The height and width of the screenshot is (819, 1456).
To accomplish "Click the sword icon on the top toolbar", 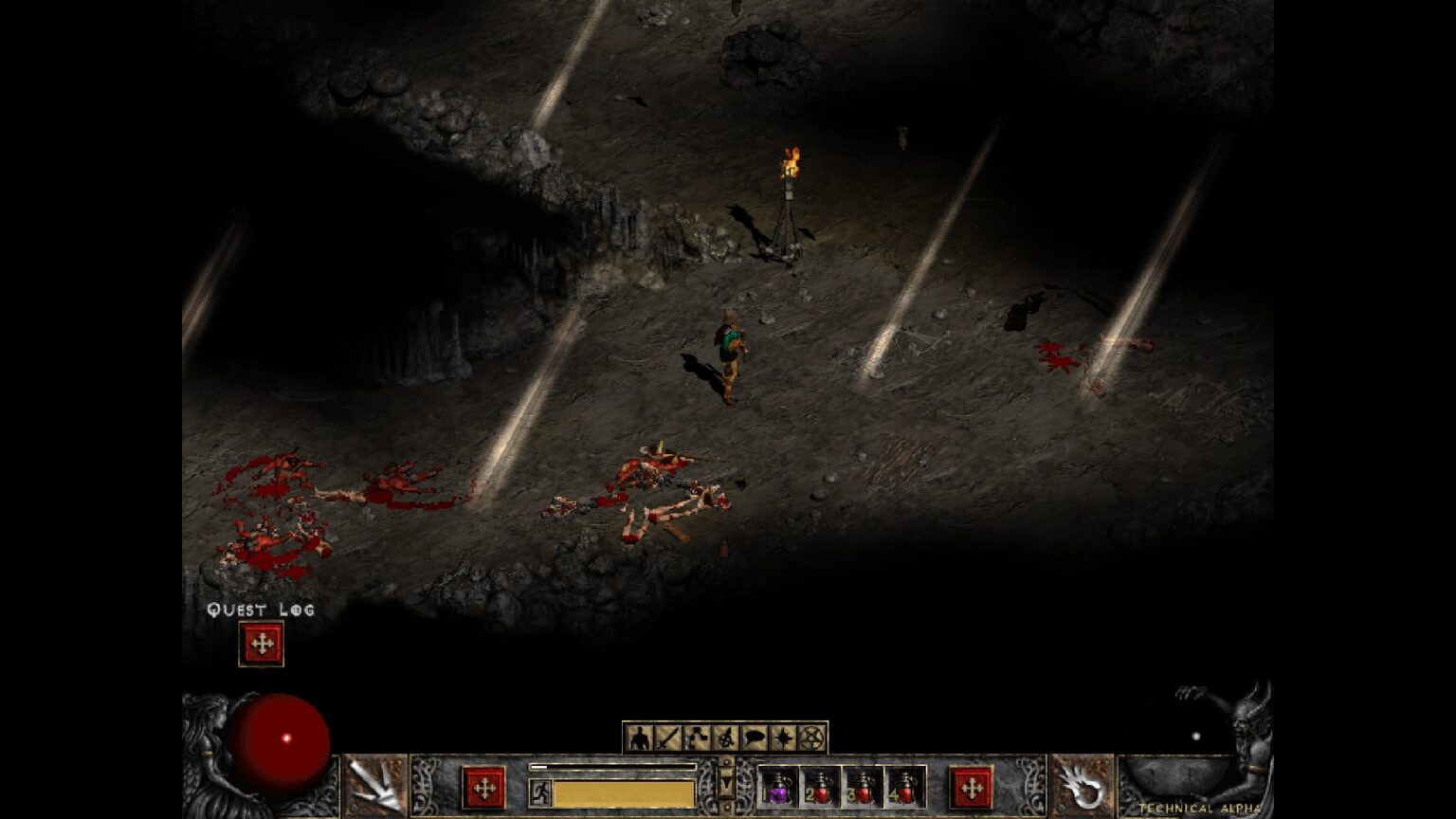I will [669, 737].
